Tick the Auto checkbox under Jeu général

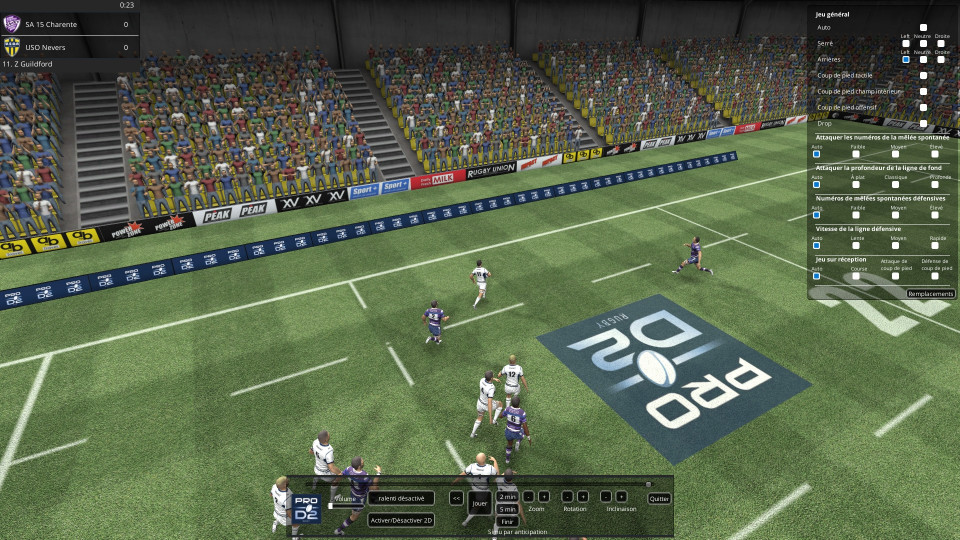[923, 28]
